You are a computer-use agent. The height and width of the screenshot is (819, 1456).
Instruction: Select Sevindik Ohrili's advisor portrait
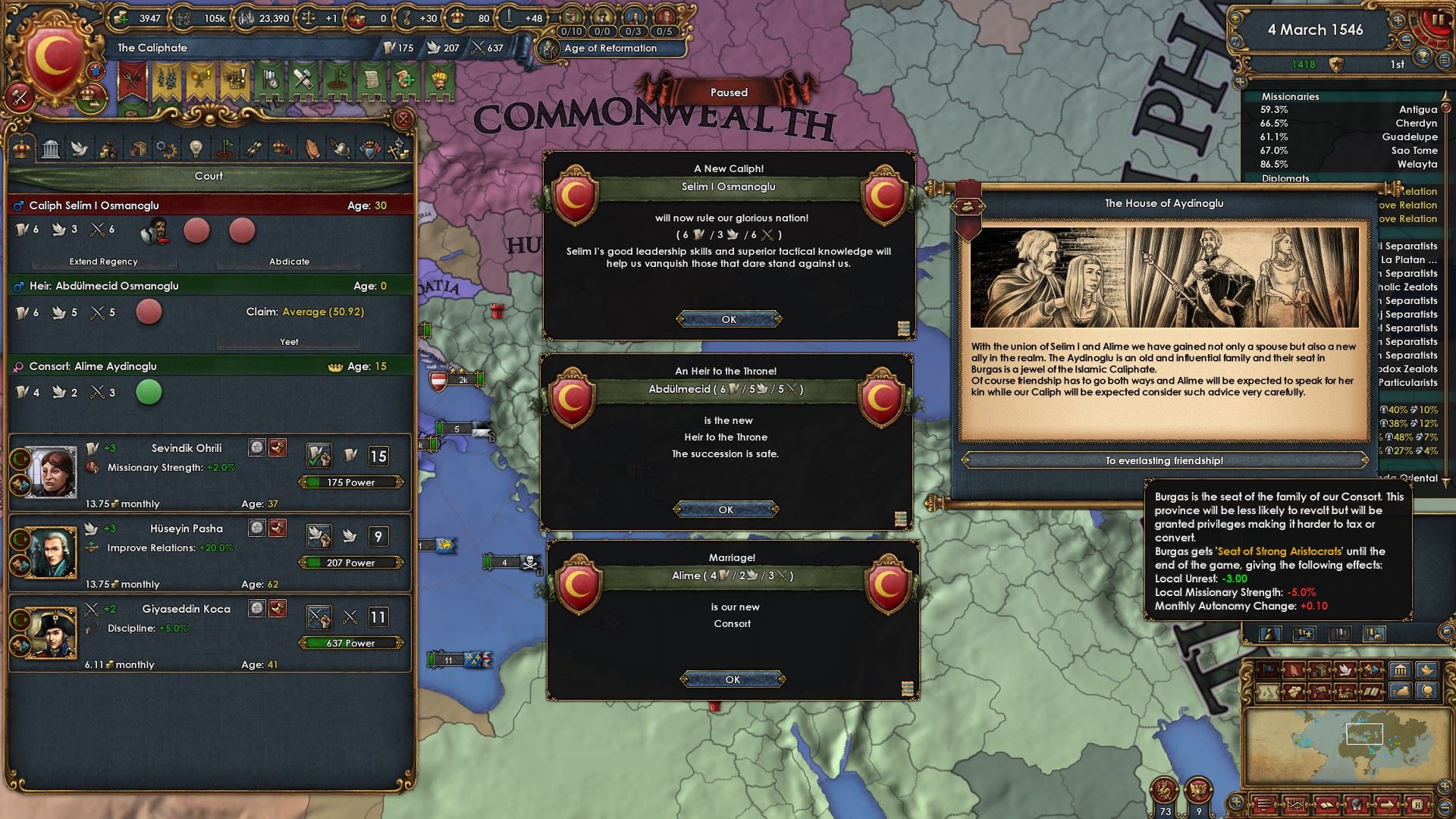(x=52, y=472)
